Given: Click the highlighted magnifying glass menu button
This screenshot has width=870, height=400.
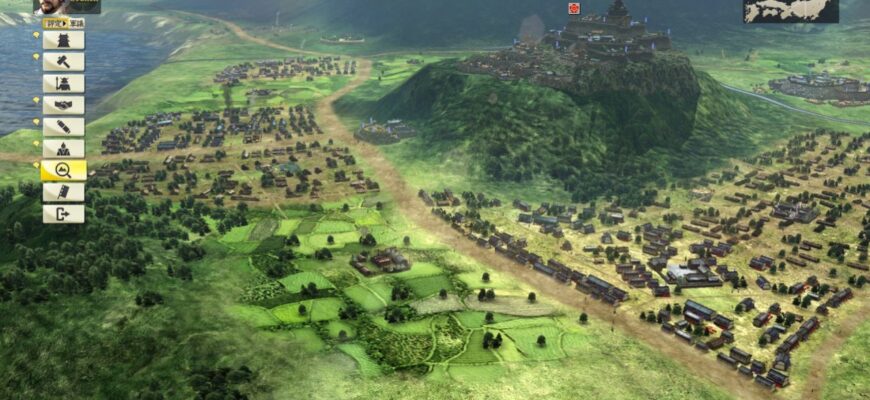Looking at the screenshot, I should point(63,170).
